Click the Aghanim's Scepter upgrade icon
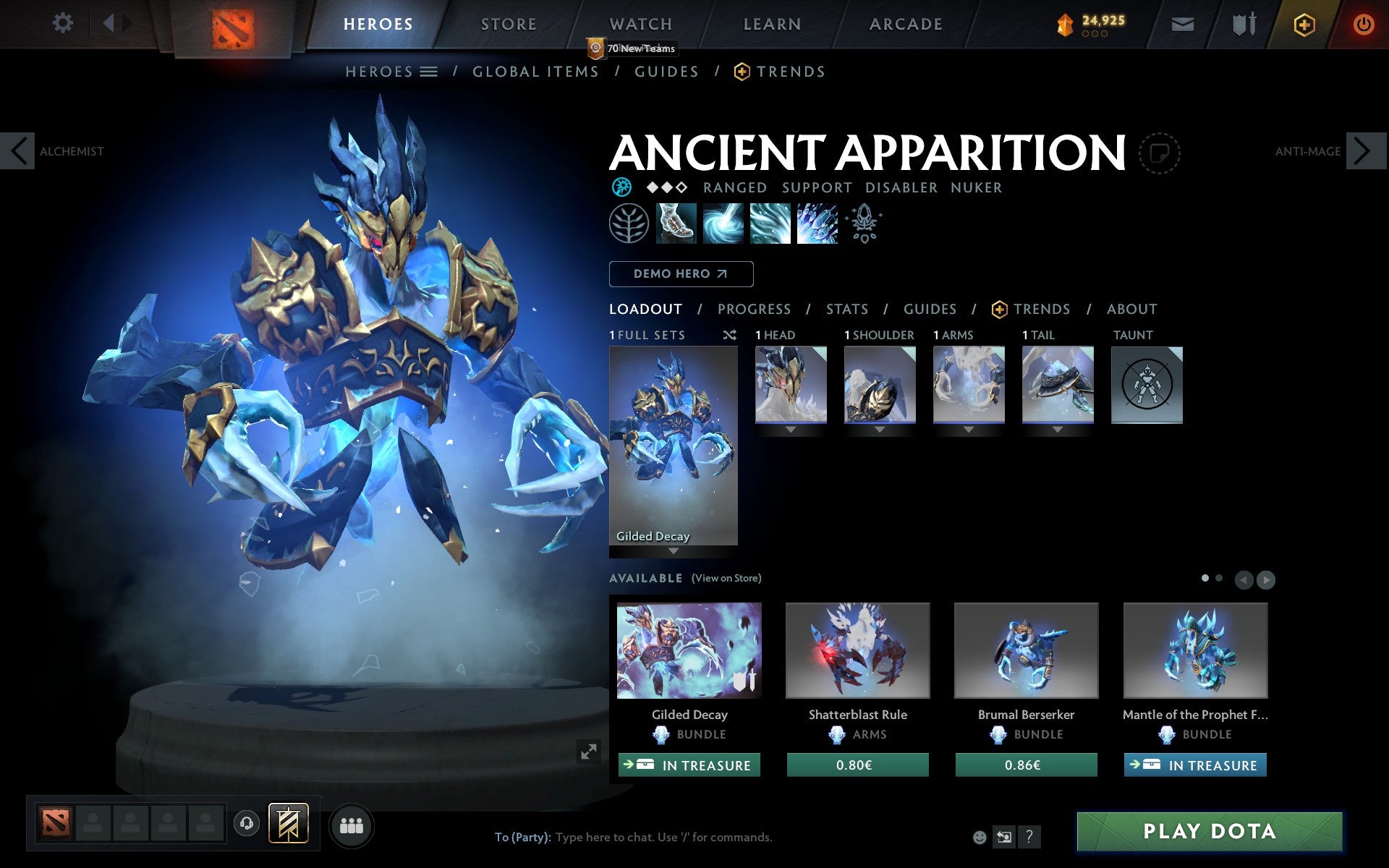Image resolution: width=1389 pixels, height=868 pixels. pos(864,224)
